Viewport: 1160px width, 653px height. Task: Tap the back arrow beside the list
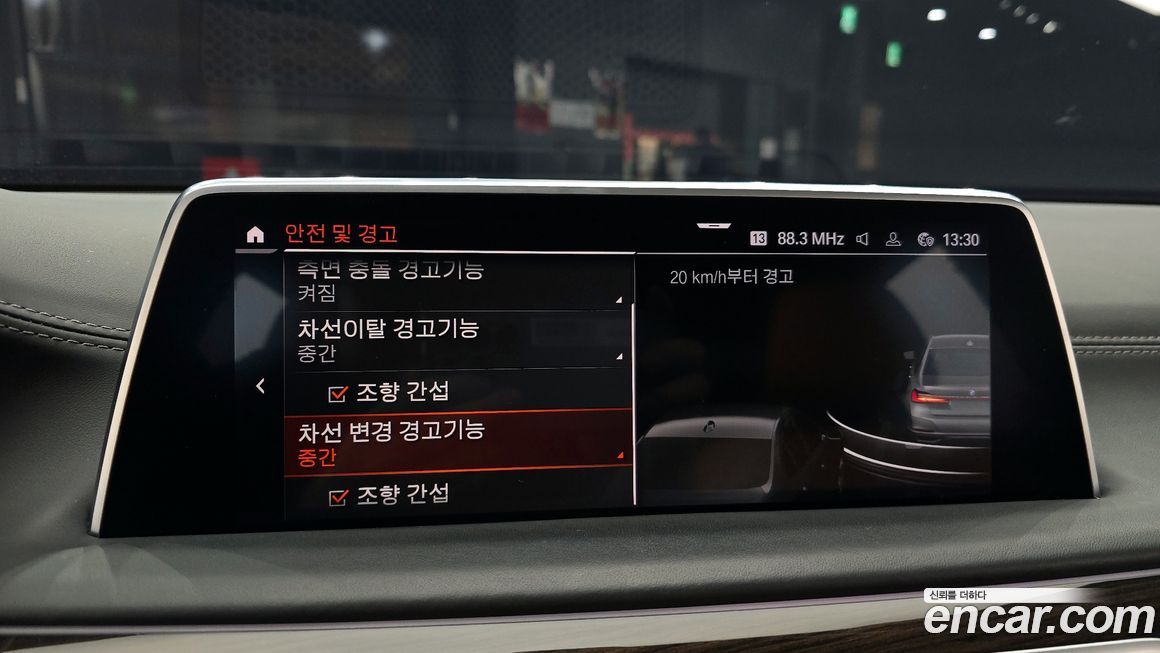coord(260,386)
